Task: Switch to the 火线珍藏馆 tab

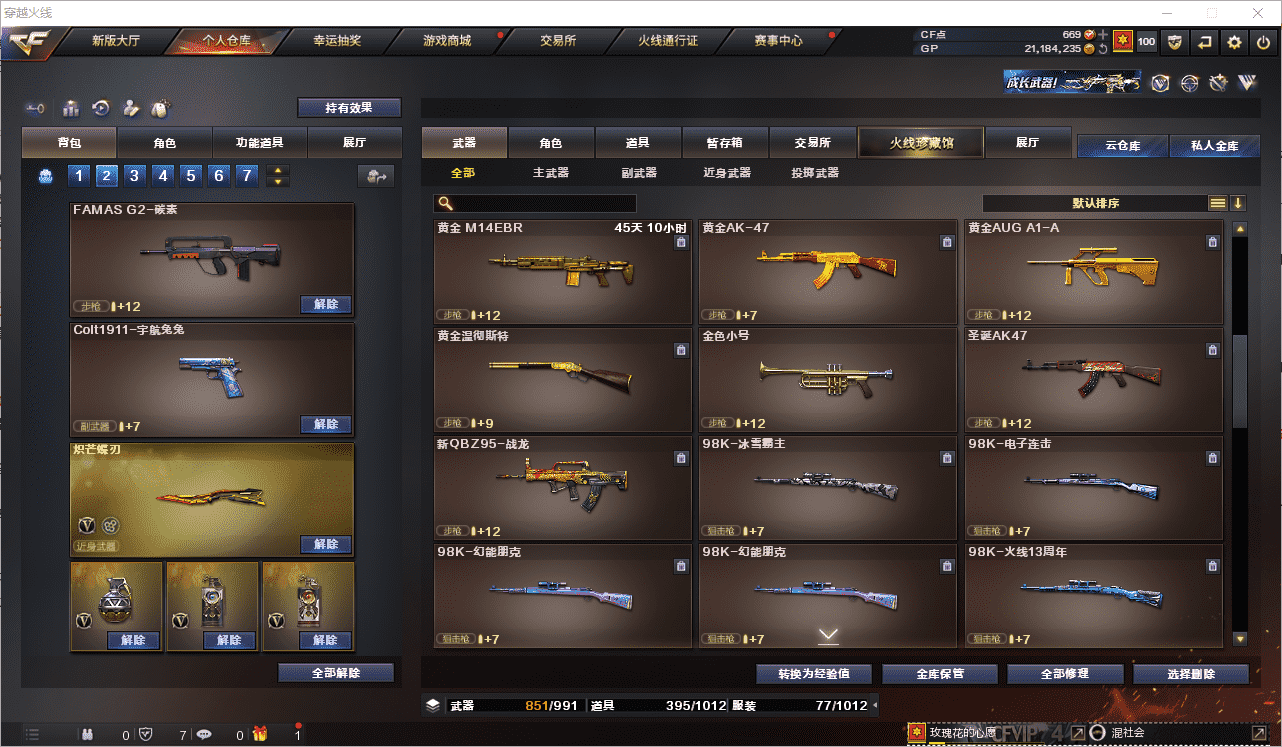Action: [x=921, y=143]
